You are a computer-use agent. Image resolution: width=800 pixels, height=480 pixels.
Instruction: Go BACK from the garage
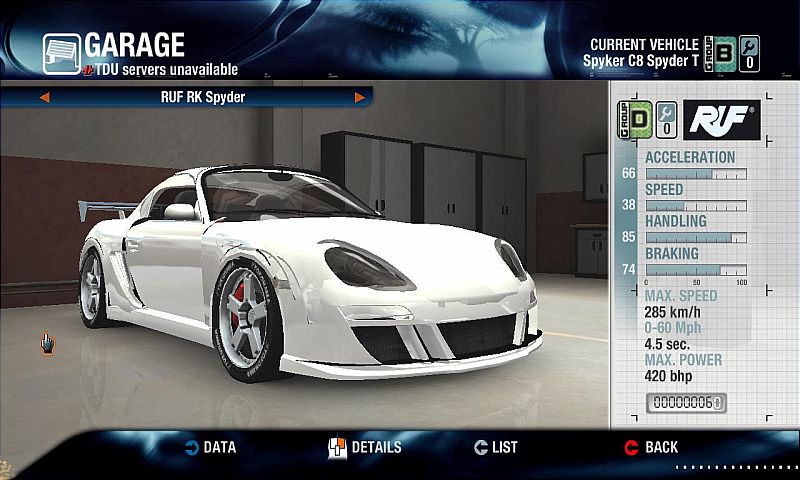[651, 447]
